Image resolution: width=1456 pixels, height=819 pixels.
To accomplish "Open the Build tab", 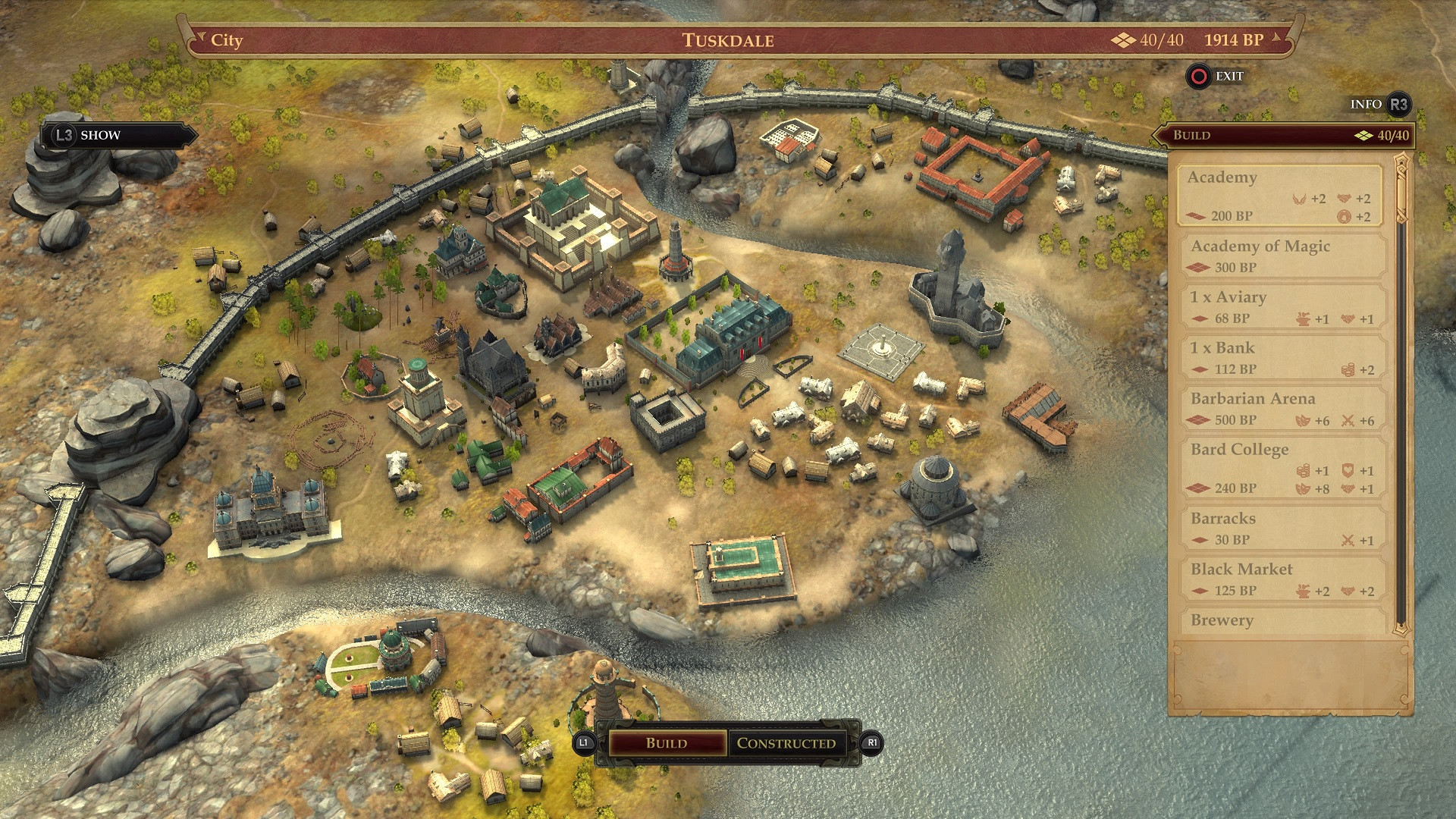I will [x=667, y=743].
